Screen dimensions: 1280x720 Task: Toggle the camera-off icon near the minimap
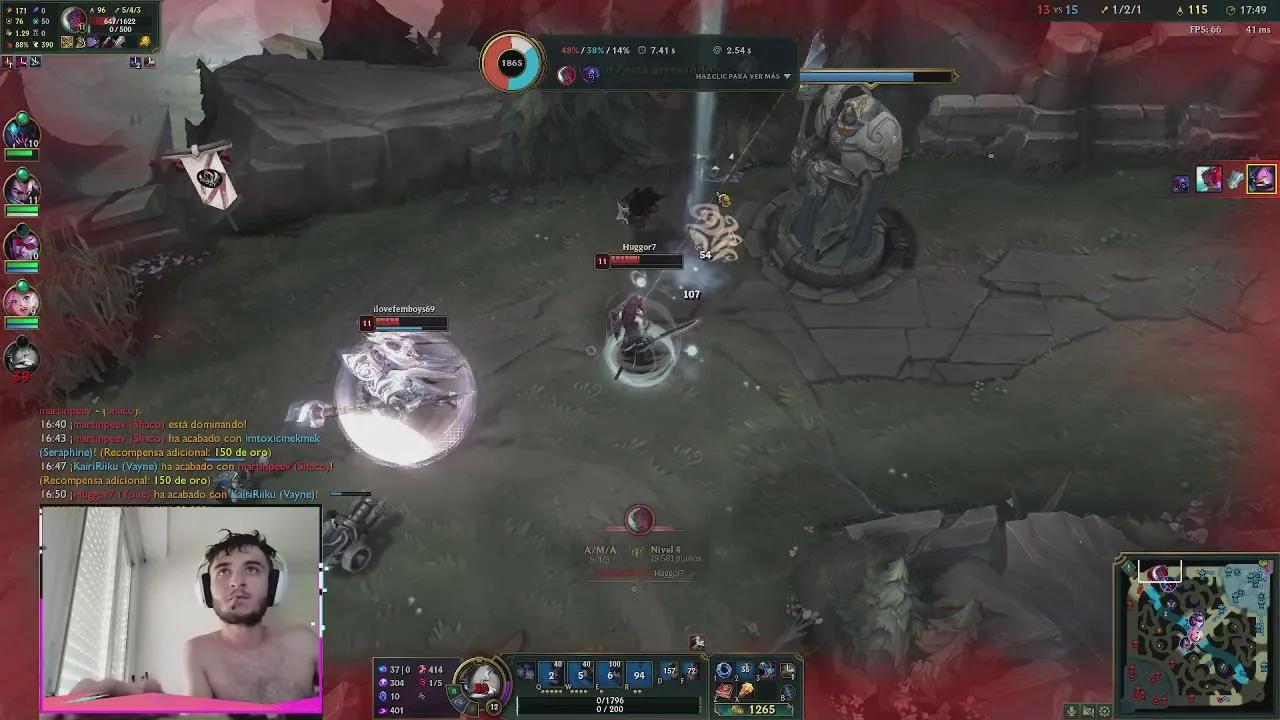(1088, 712)
